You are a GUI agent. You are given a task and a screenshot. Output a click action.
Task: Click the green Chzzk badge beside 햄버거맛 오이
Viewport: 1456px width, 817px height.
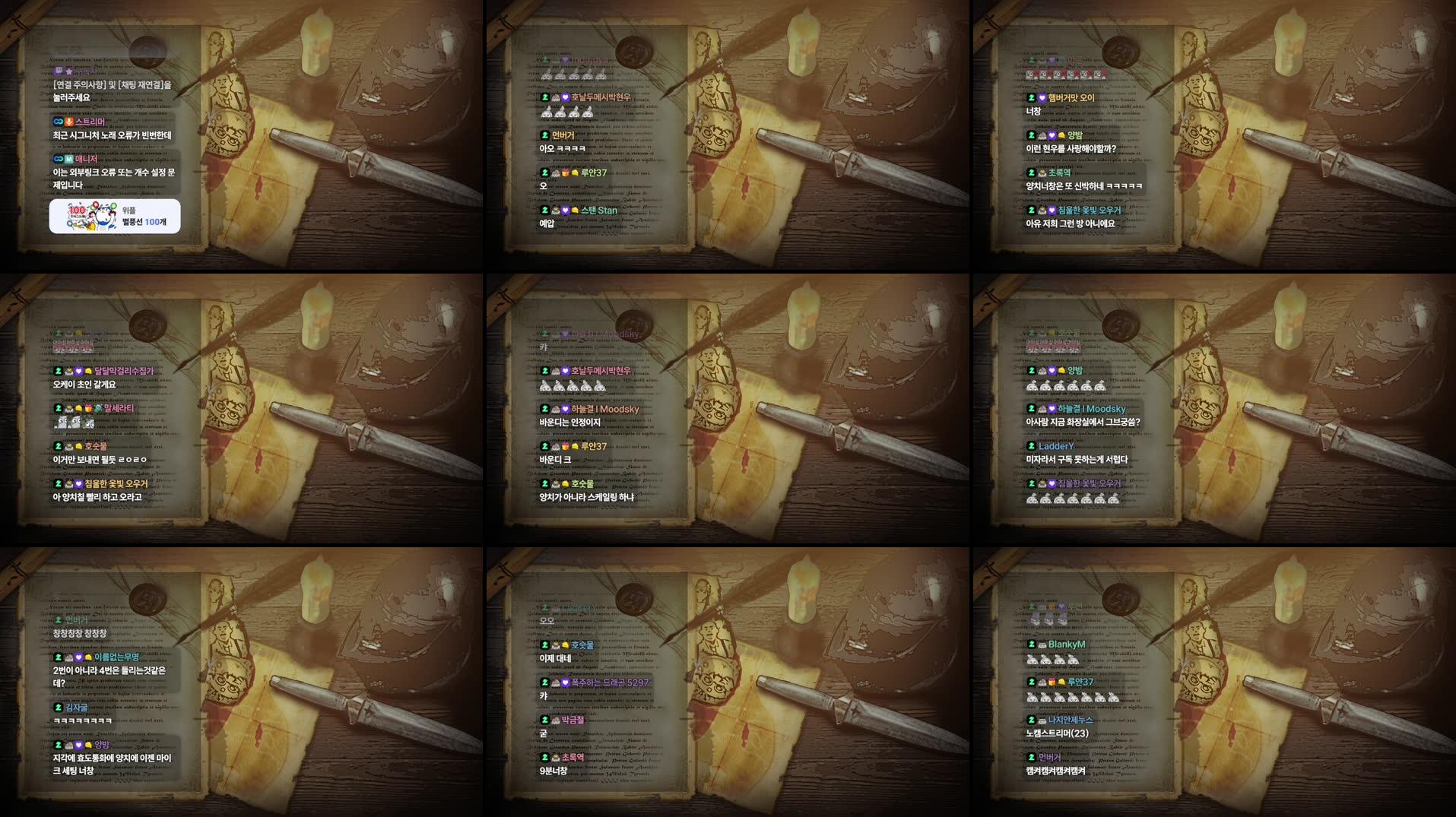coord(1031,98)
